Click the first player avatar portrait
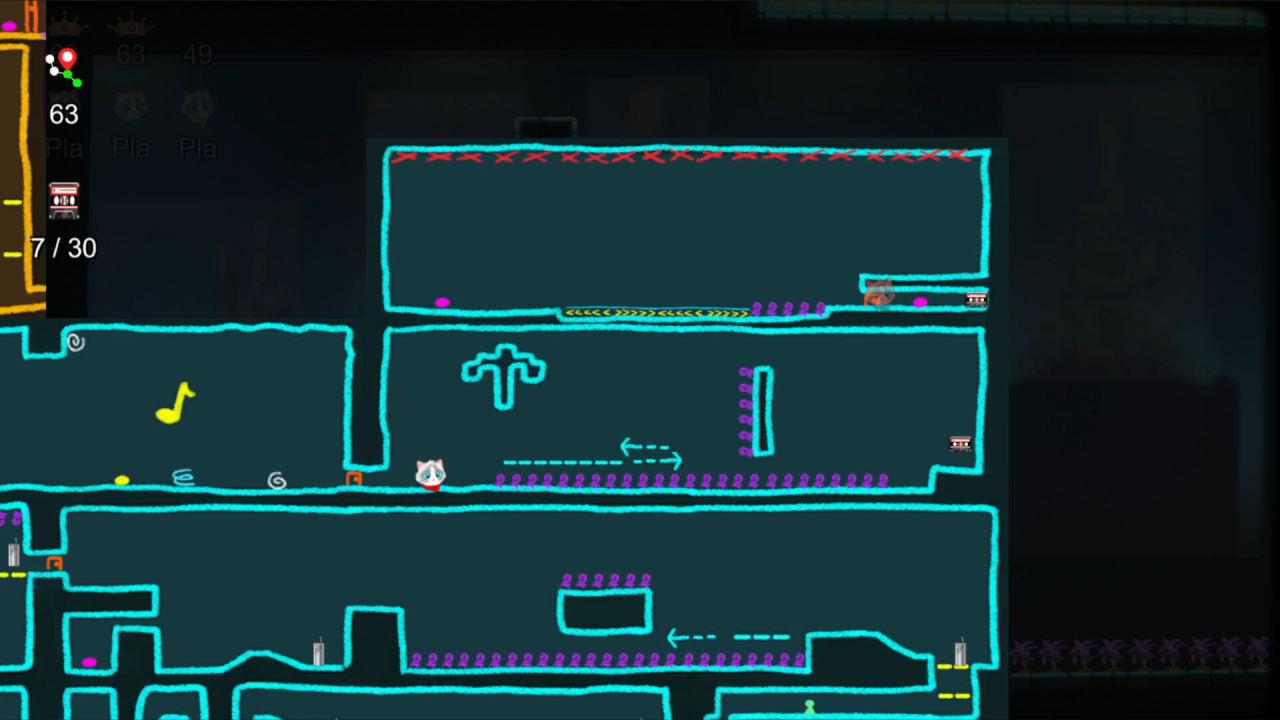The height and width of the screenshot is (720, 1280). click(131, 107)
